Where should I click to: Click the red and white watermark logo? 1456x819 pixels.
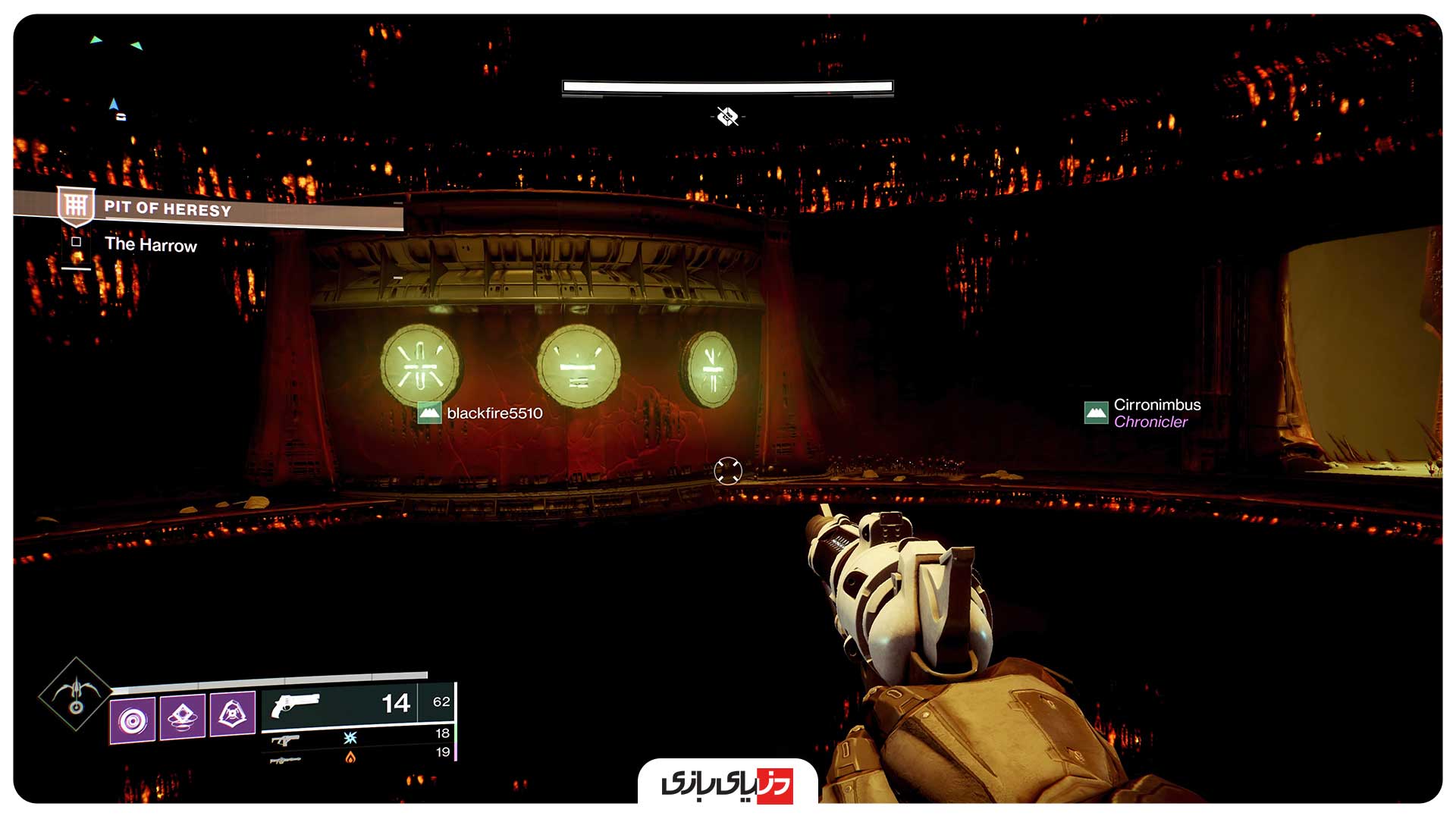pos(727,783)
